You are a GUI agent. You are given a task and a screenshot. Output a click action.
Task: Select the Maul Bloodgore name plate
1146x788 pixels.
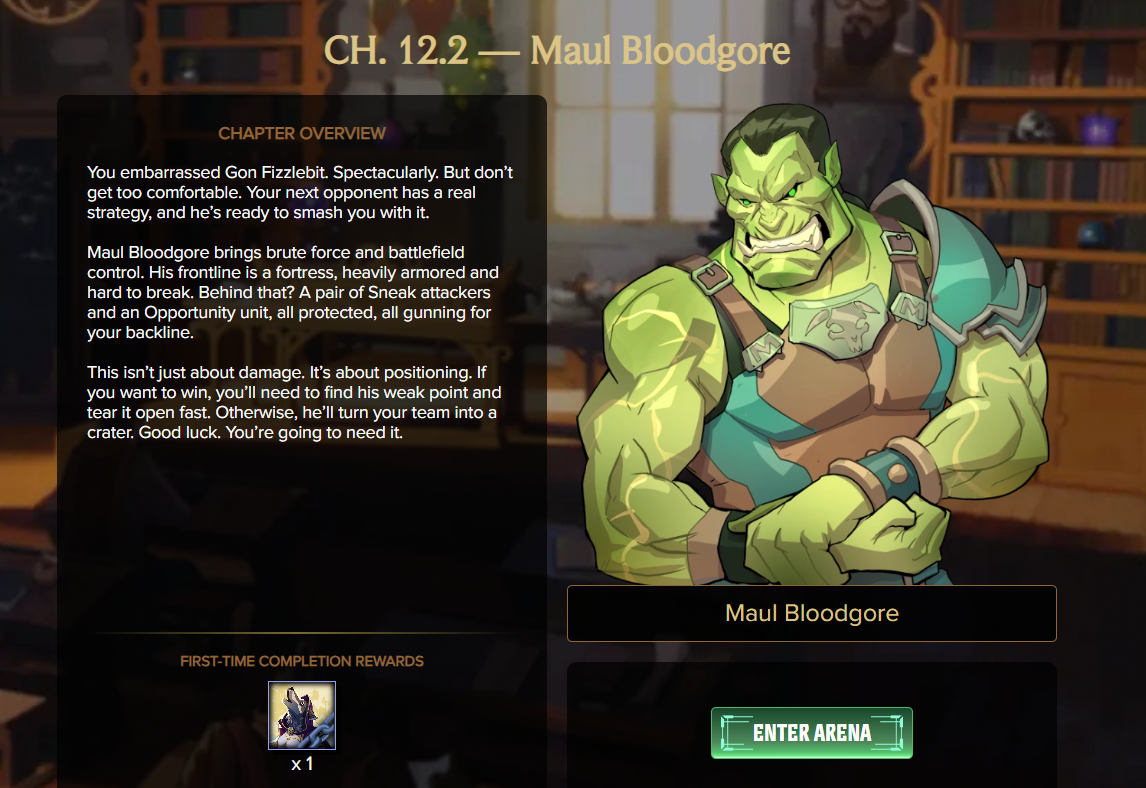click(x=811, y=613)
